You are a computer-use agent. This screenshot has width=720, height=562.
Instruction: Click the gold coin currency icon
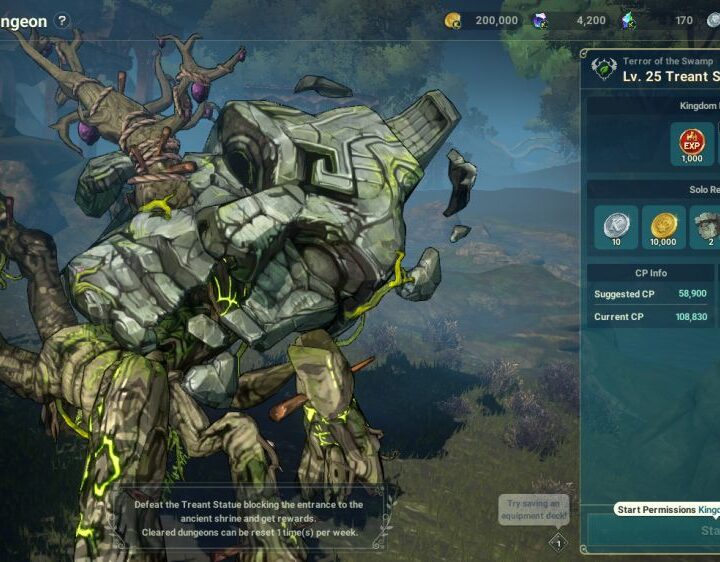point(452,20)
